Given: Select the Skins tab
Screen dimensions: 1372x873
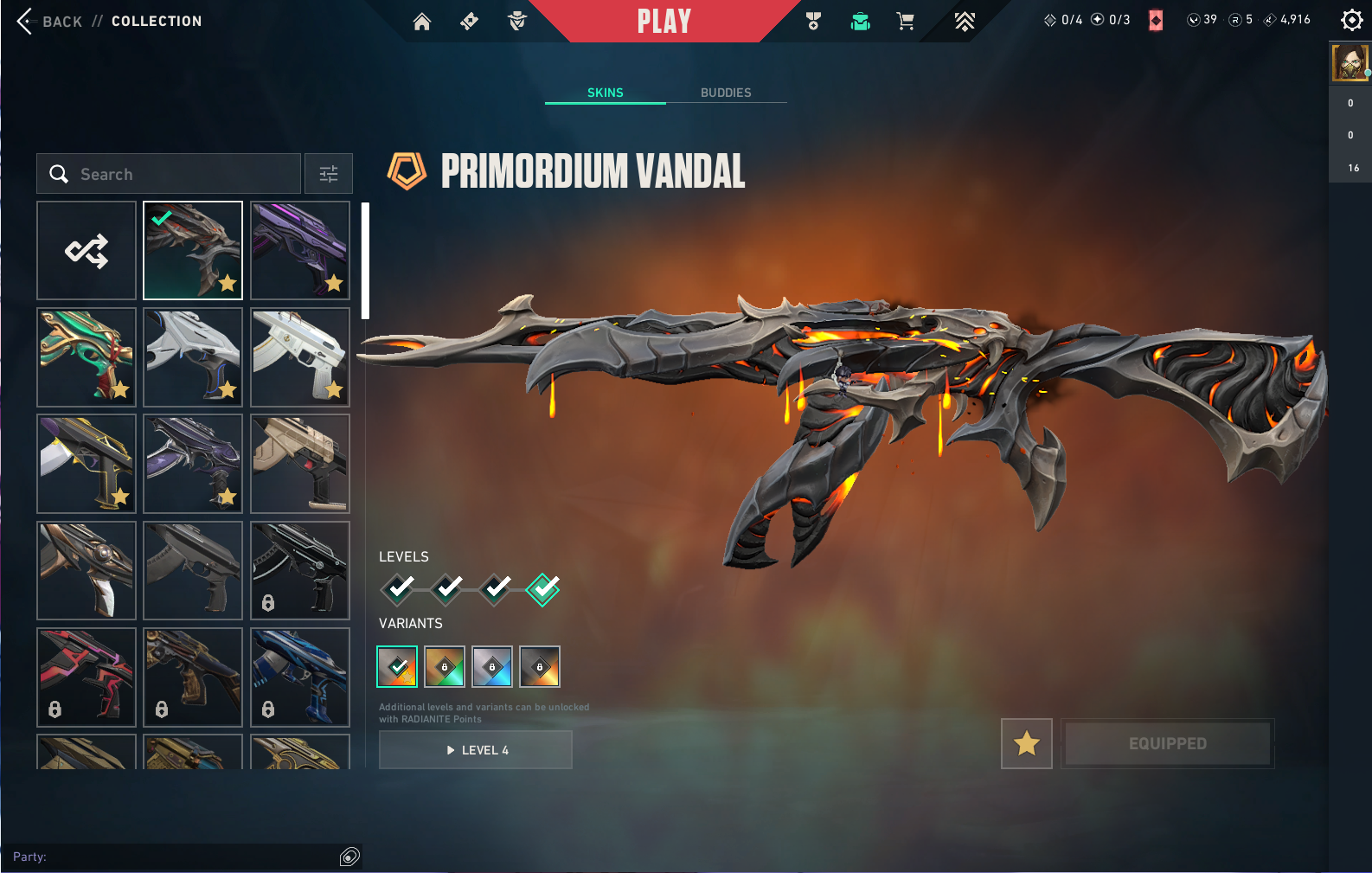Looking at the screenshot, I should coord(606,93).
